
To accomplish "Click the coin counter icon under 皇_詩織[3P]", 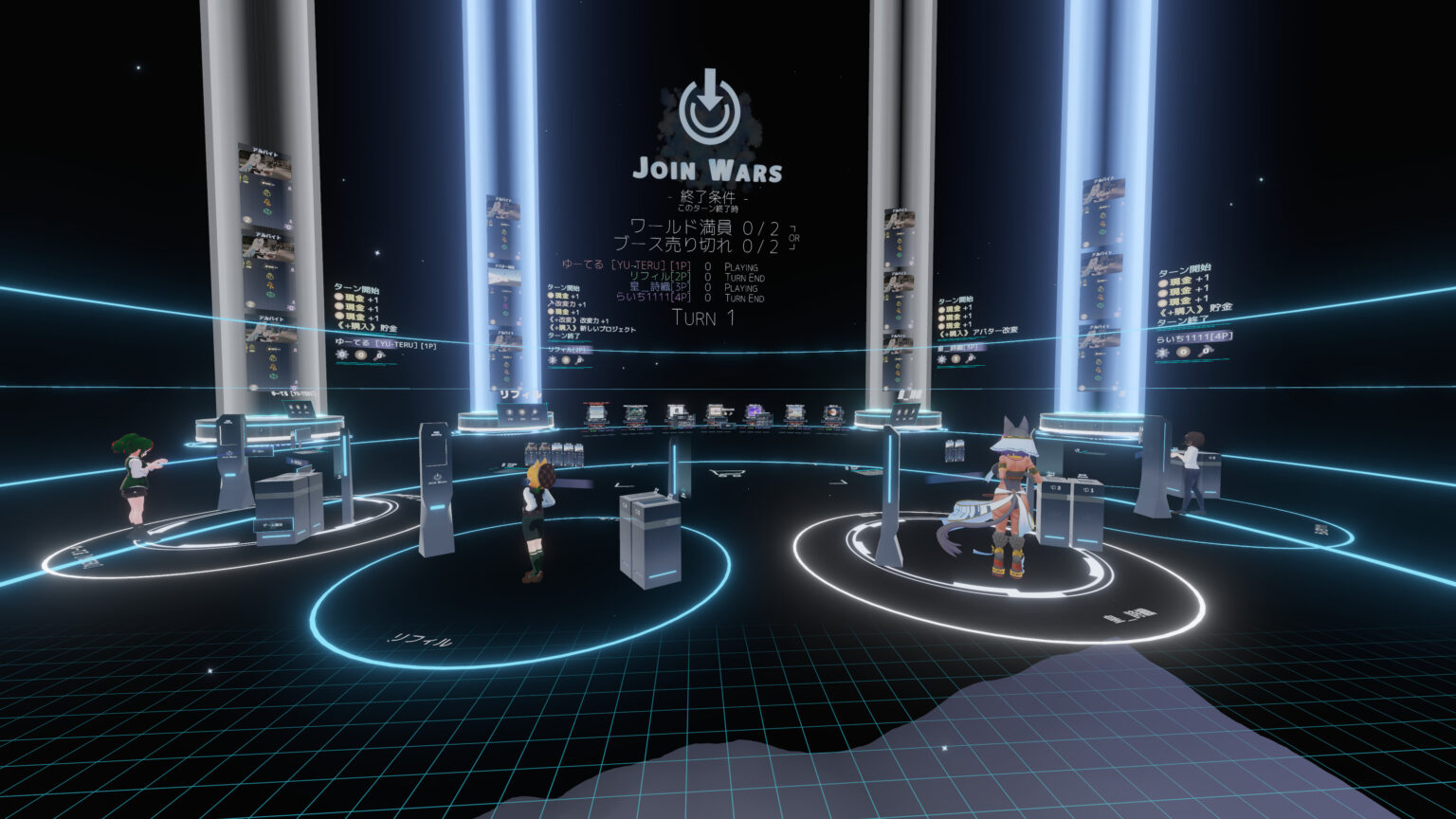I will (955, 360).
